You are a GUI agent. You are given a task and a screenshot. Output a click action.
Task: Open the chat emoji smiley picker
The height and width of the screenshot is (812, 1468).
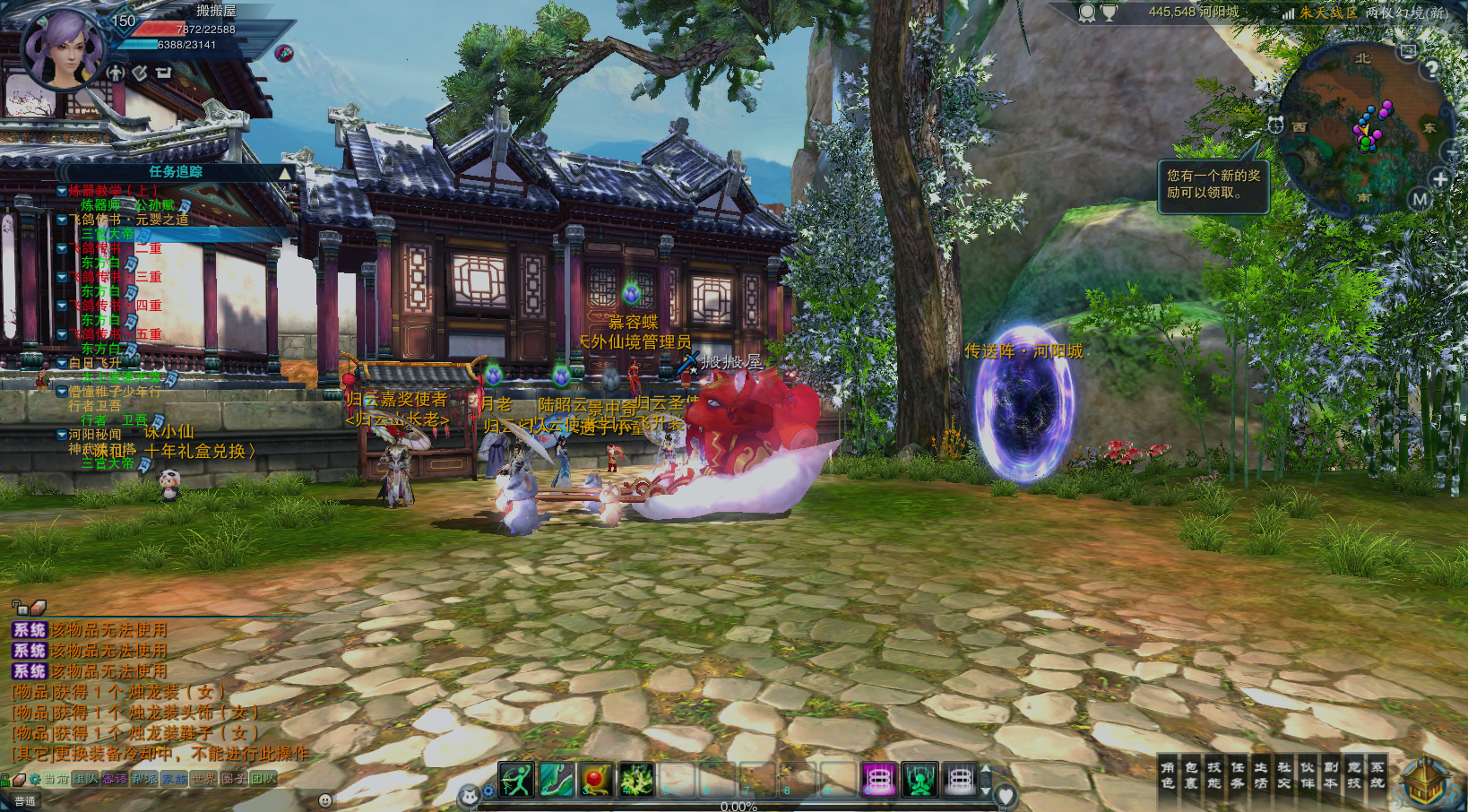325,800
